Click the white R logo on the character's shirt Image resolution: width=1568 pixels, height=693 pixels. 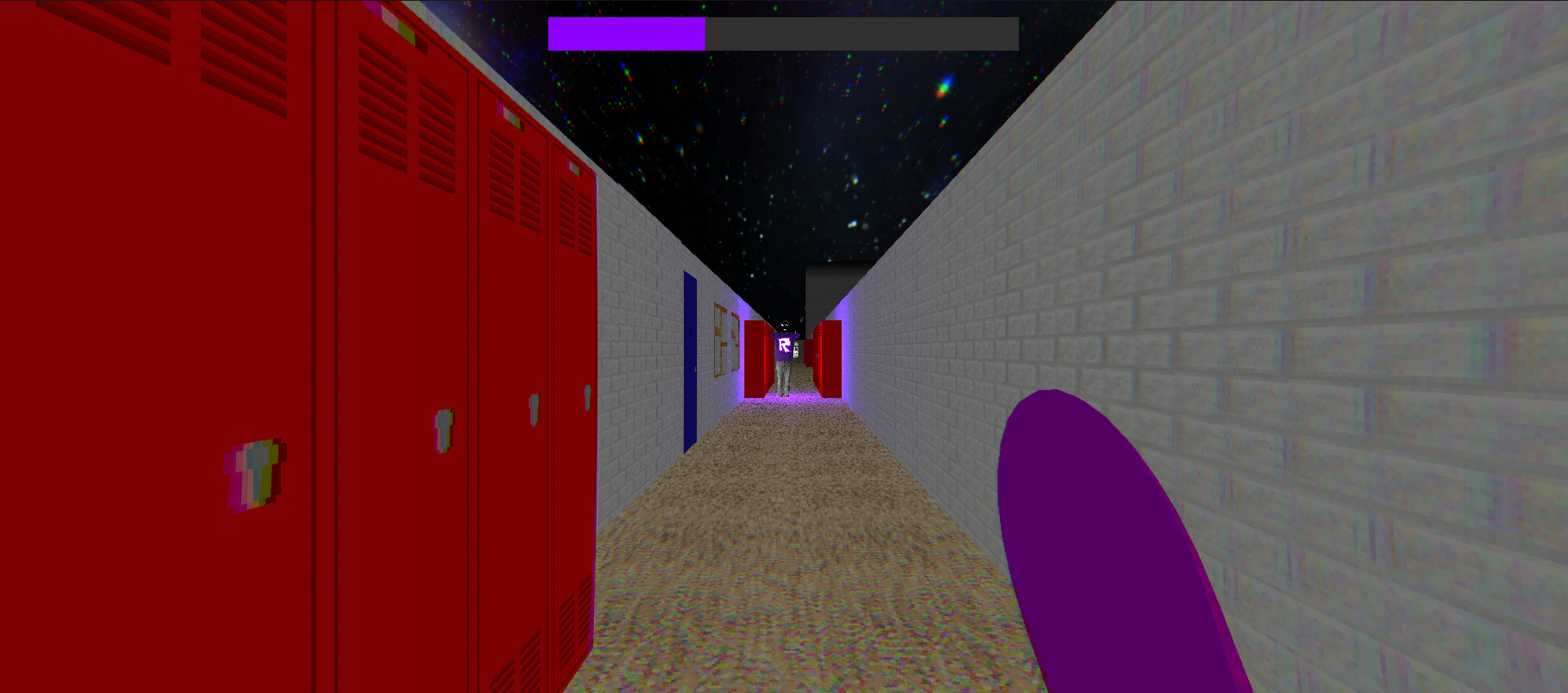(784, 346)
